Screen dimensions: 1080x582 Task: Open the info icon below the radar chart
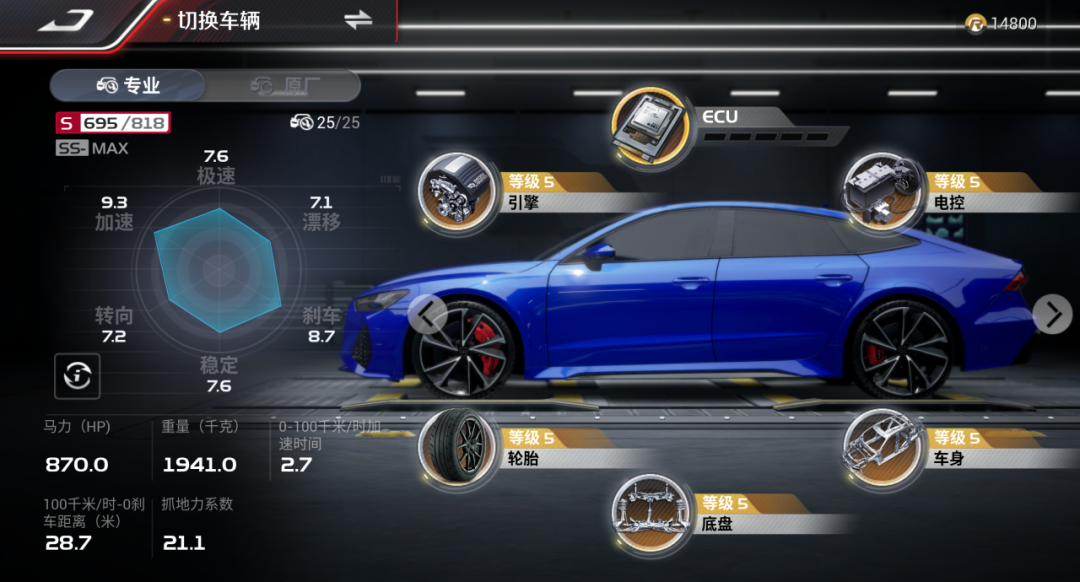[77, 376]
